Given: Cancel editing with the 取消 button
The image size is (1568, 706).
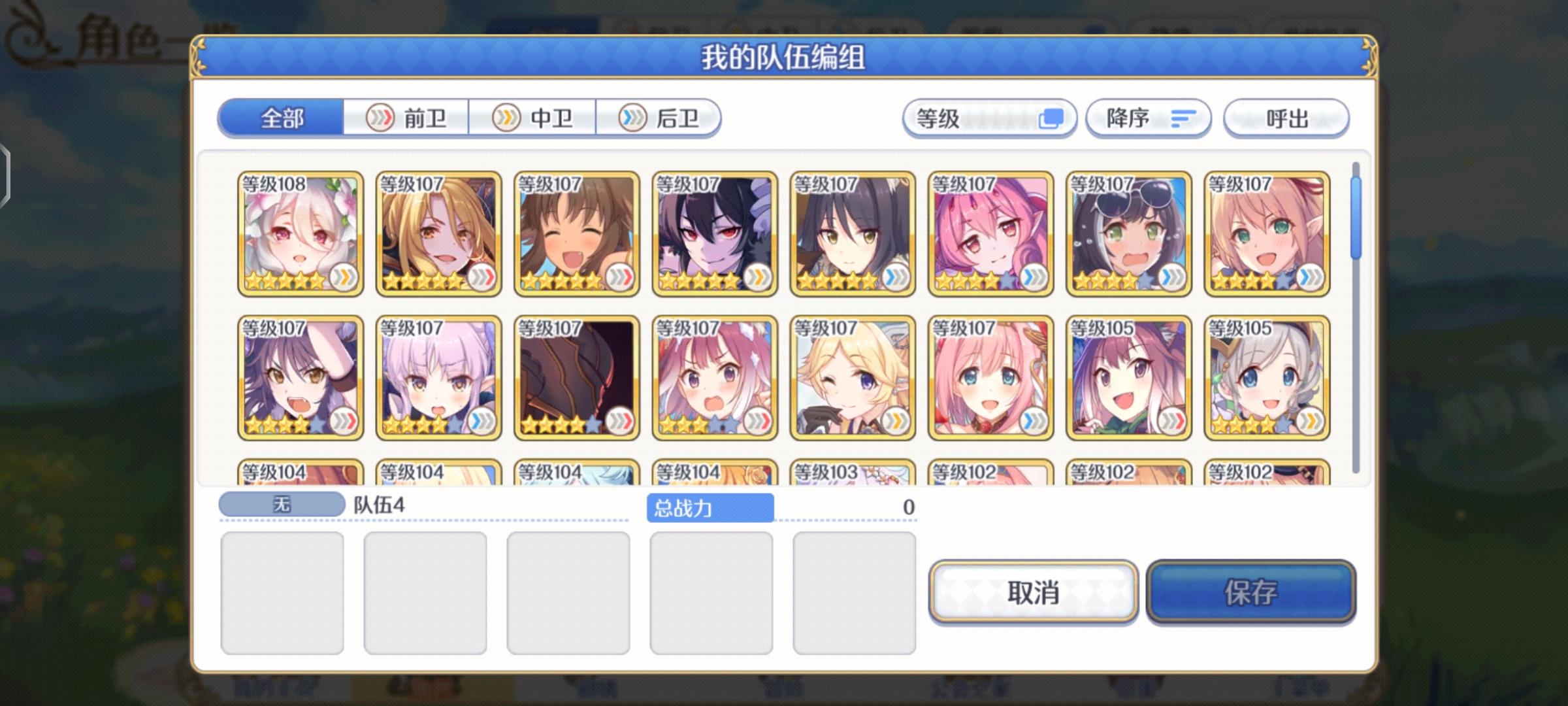Looking at the screenshot, I should [1034, 594].
